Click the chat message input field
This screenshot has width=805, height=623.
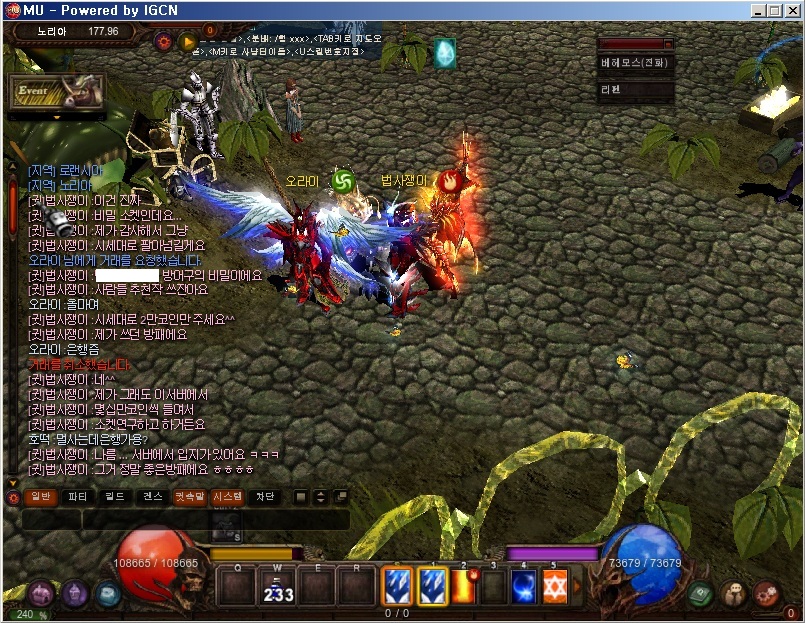click(185, 520)
